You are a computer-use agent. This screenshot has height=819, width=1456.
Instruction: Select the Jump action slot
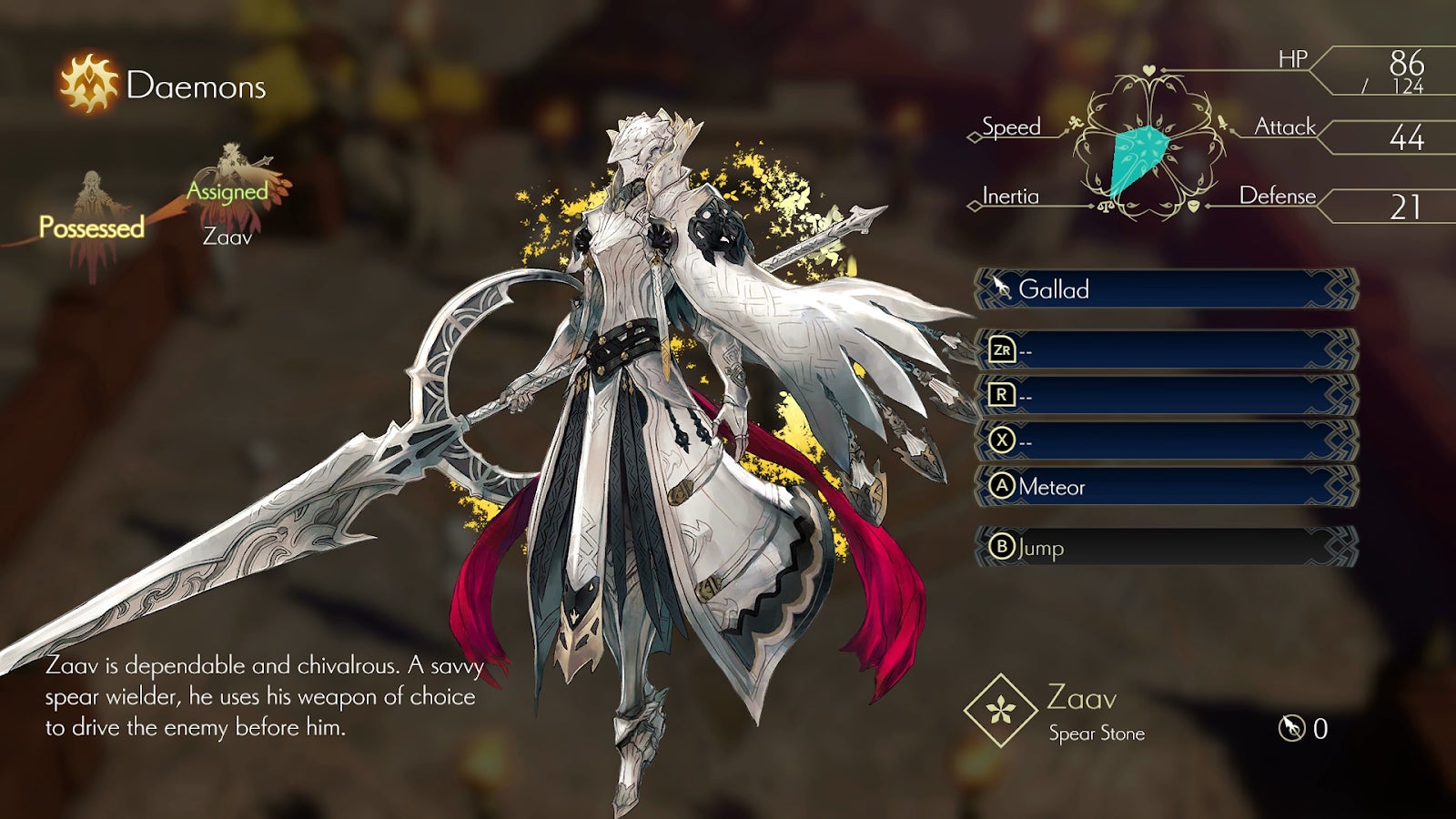click(1165, 547)
